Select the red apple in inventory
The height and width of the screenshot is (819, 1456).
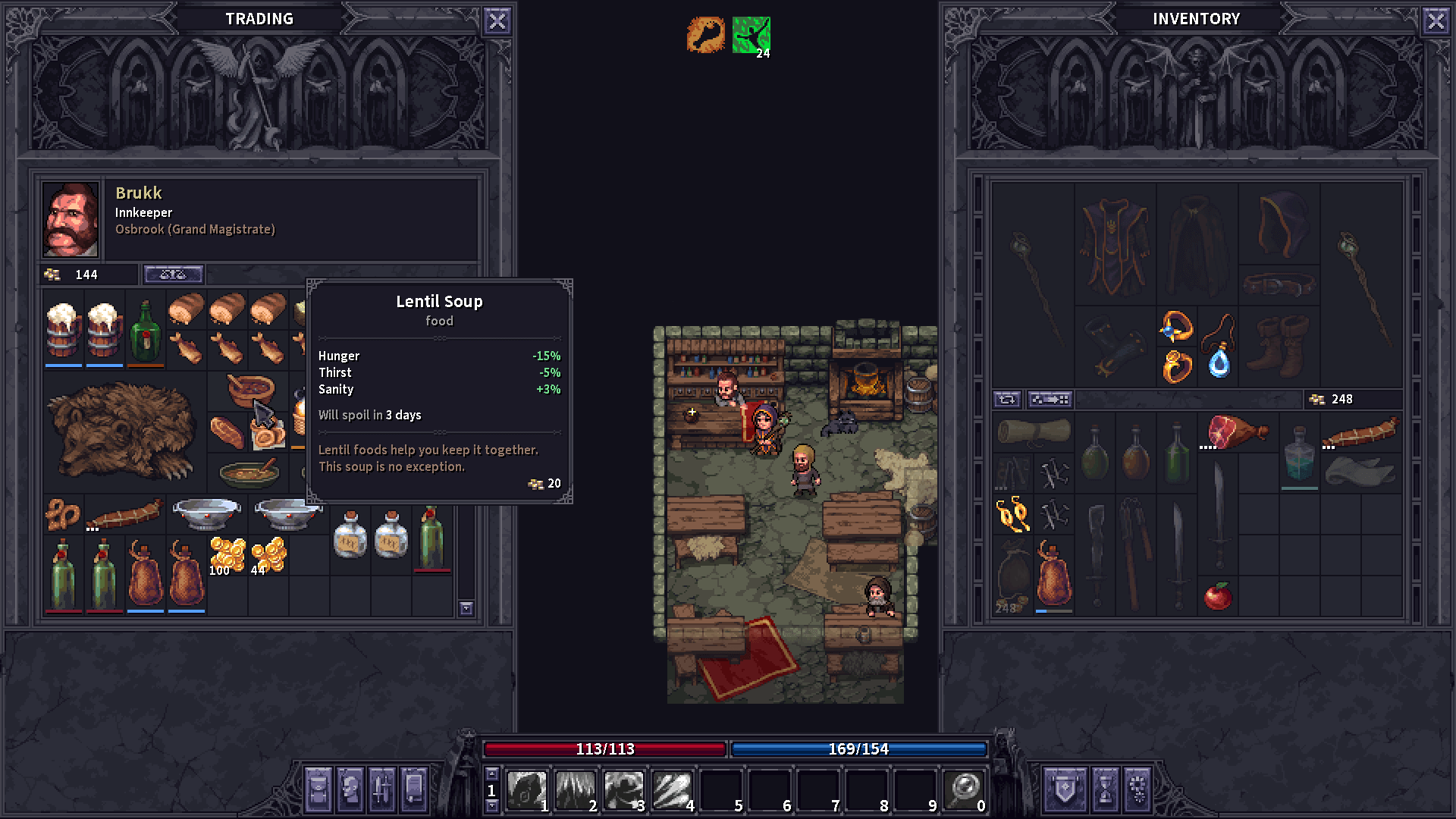[1218, 596]
